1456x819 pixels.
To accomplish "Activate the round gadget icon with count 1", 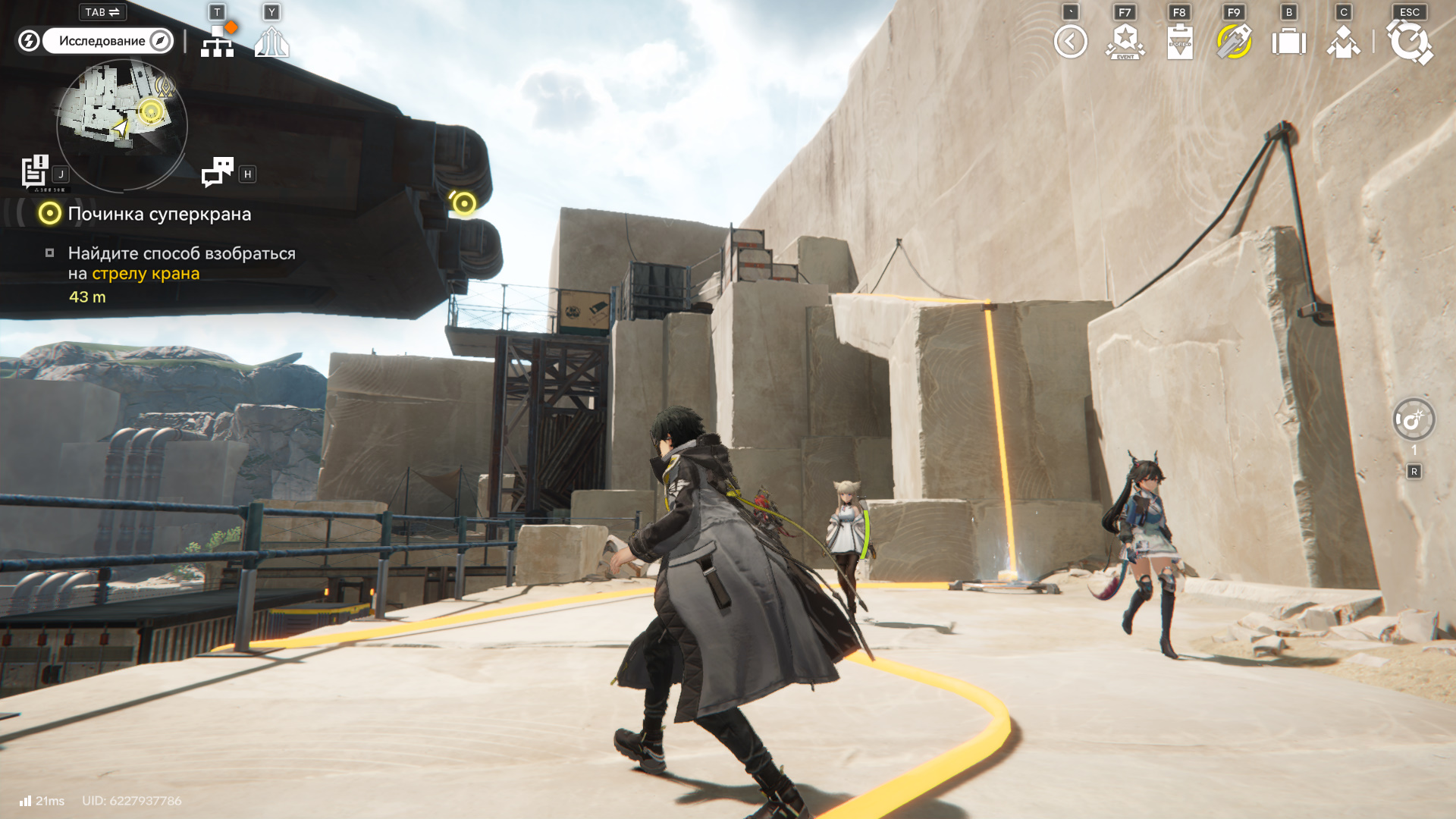I will pyautogui.click(x=1414, y=419).
